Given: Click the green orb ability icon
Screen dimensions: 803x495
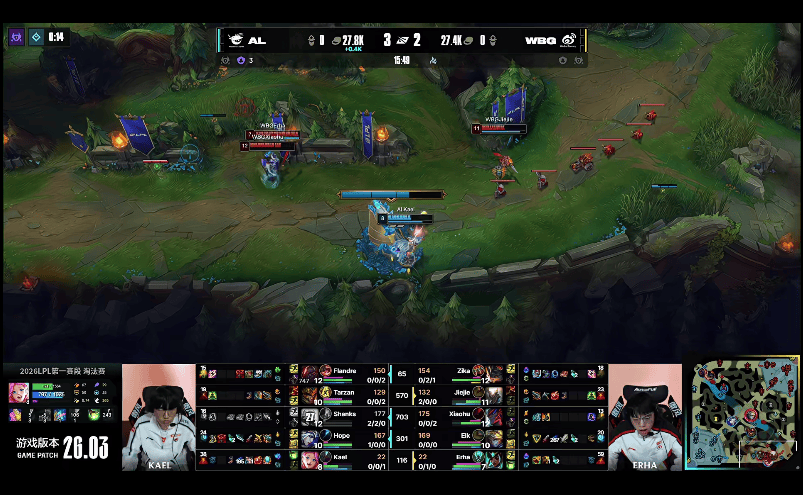Looking at the screenshot, I should (x=94, y=415).
